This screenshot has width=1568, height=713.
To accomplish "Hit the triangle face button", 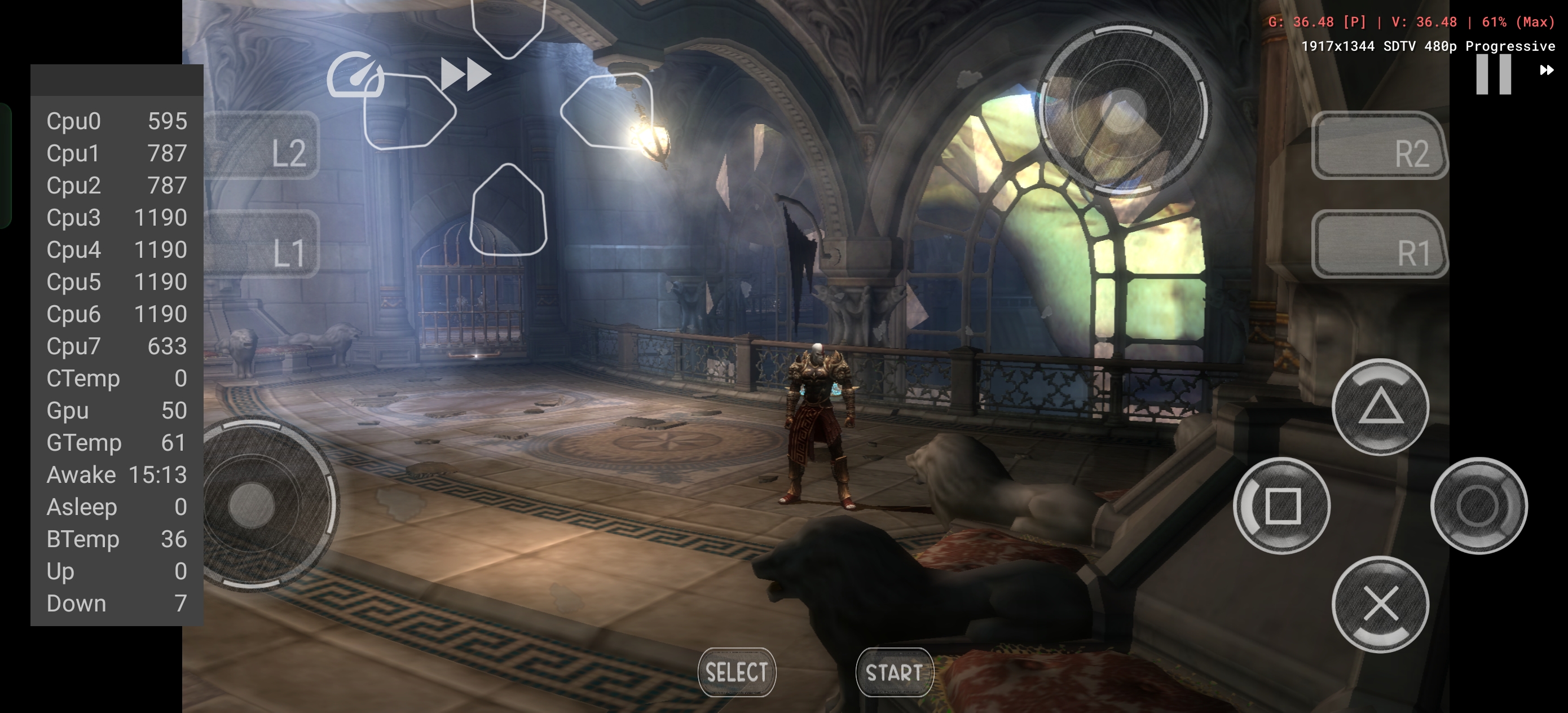I will click(1380, 407).
